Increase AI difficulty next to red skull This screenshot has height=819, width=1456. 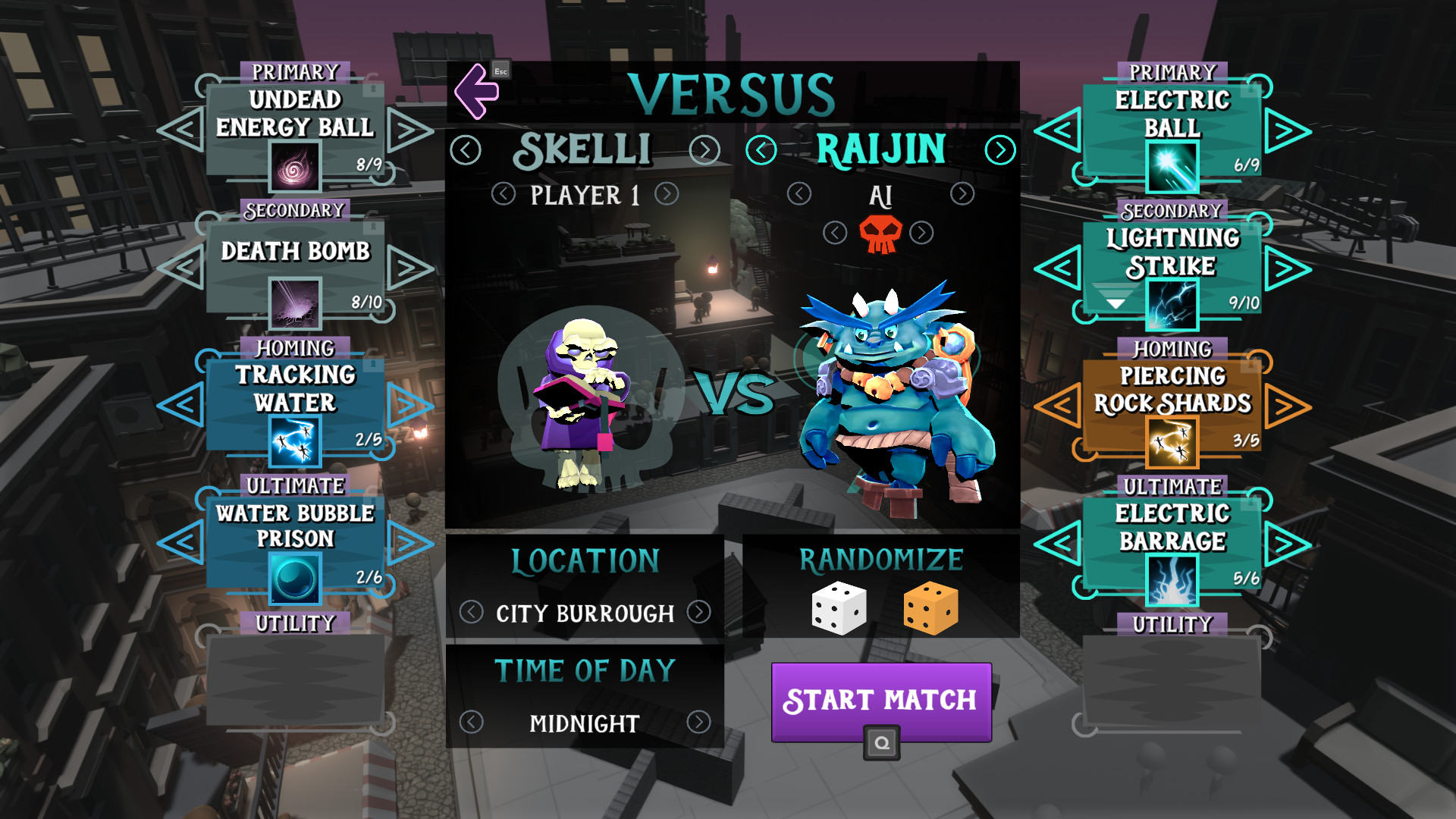pos(921,233)
